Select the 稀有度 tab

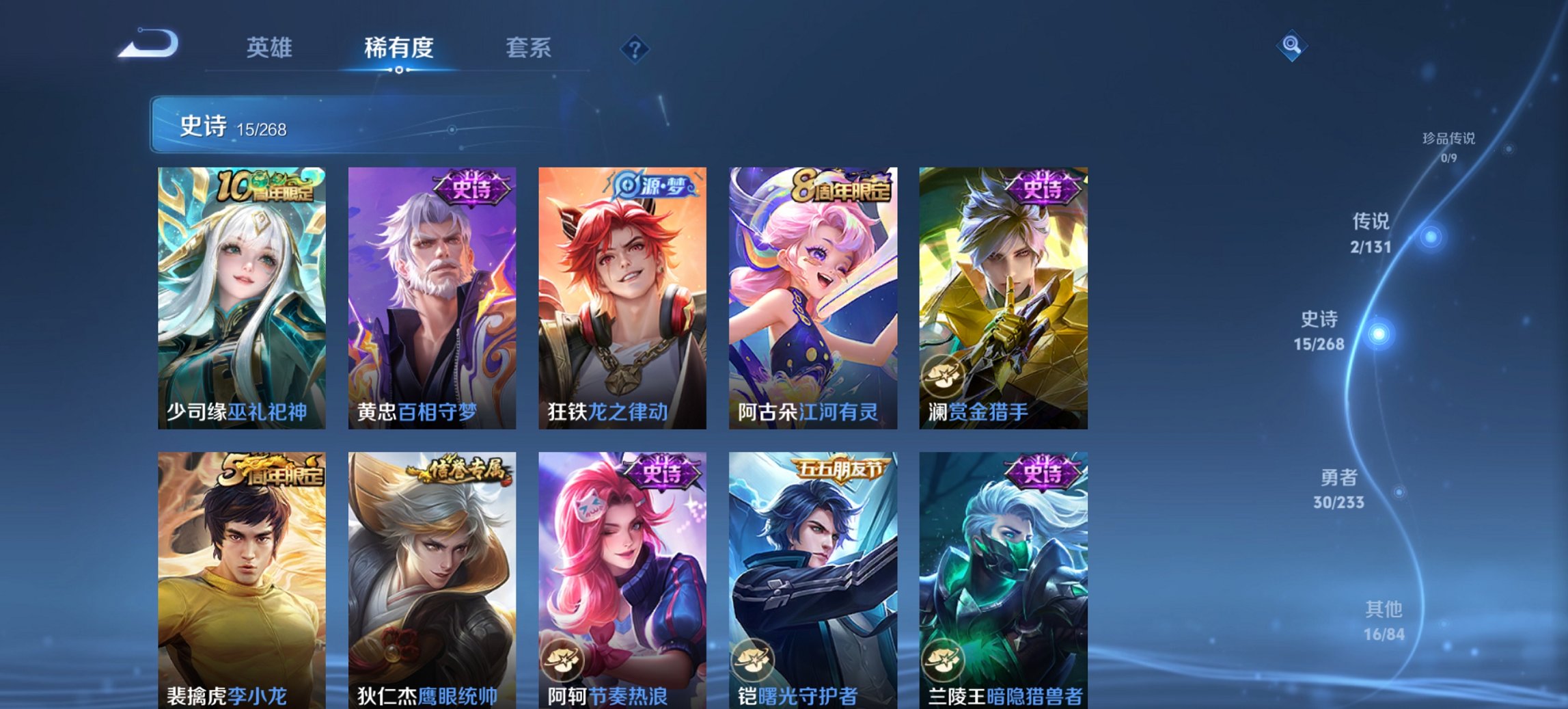pyautogui.click(x=398, y=48)
